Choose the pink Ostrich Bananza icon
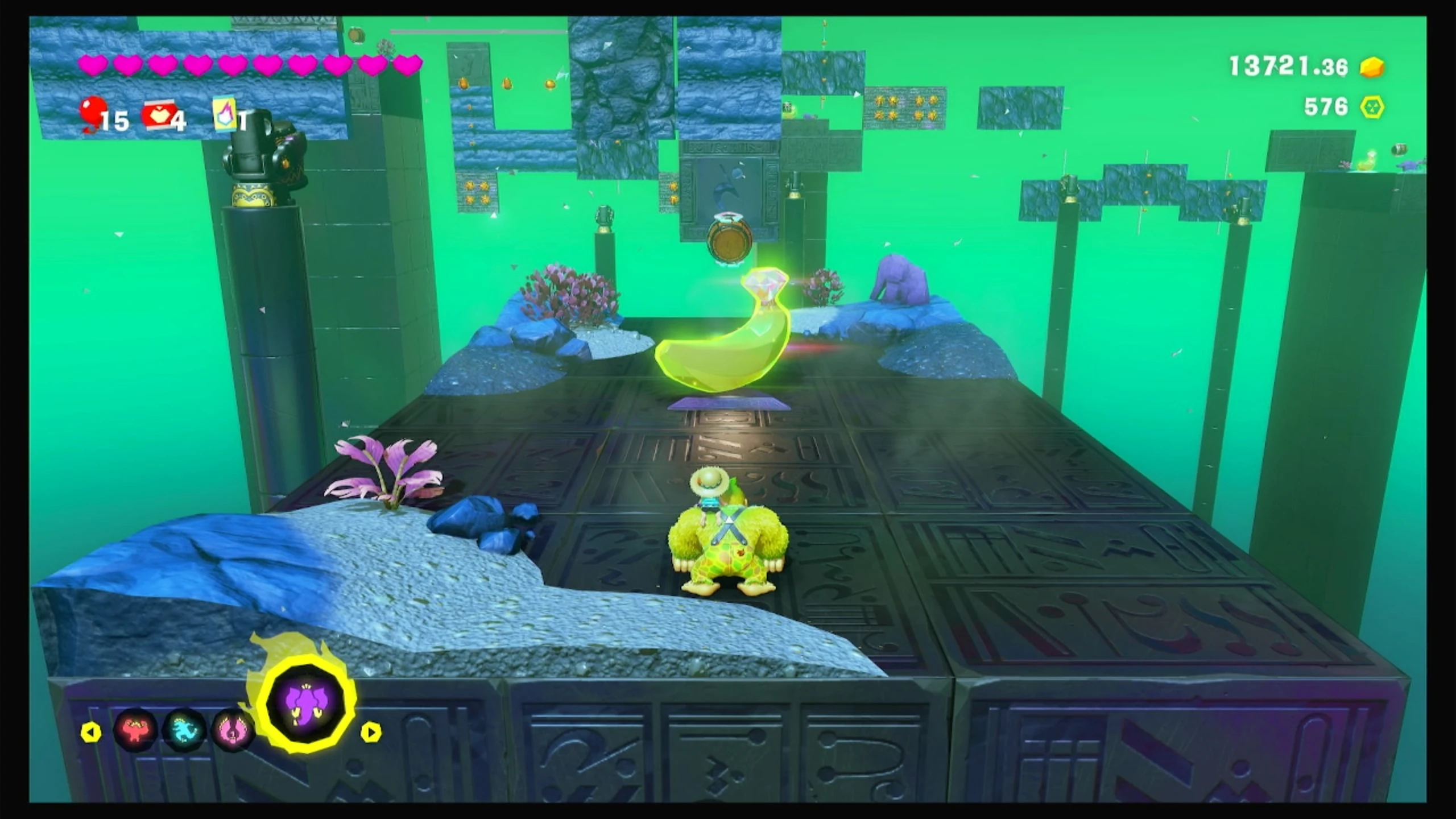Screen dimensions: 1456x819 pyautogui.click(x=232, y=729)
